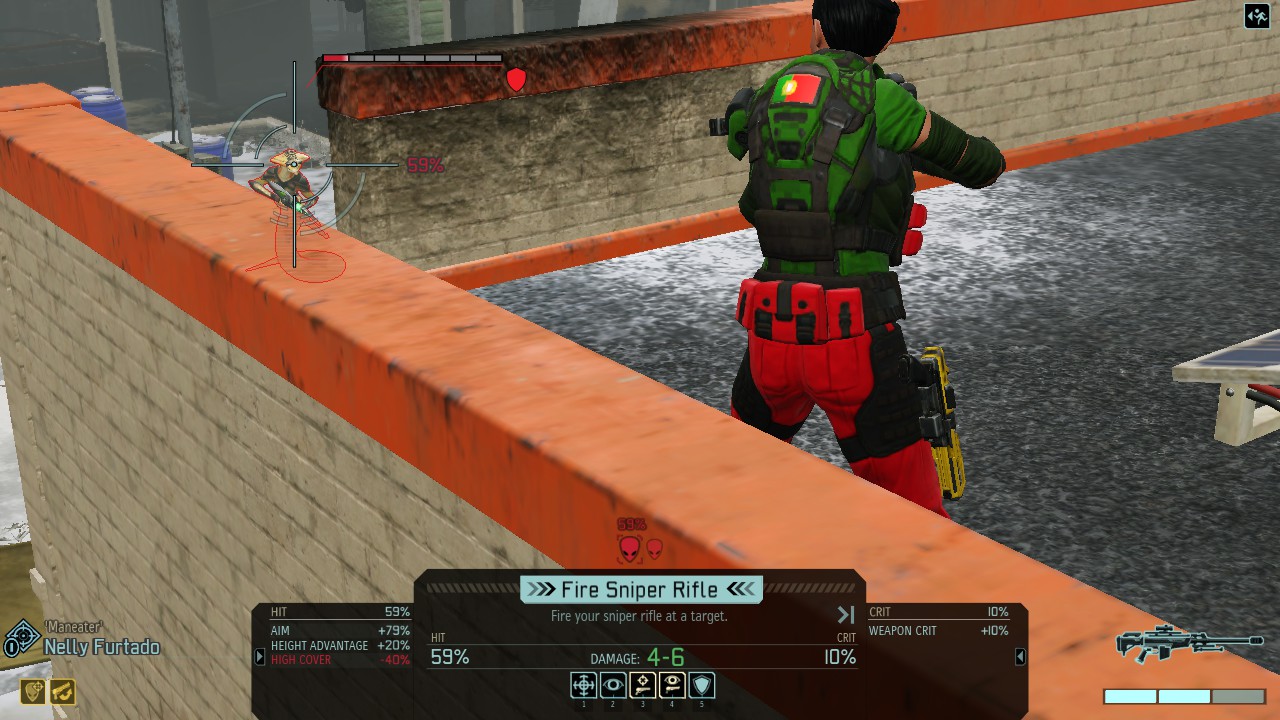Switch to the second alien target icon

pyautogui.click(x=654, y=548)
